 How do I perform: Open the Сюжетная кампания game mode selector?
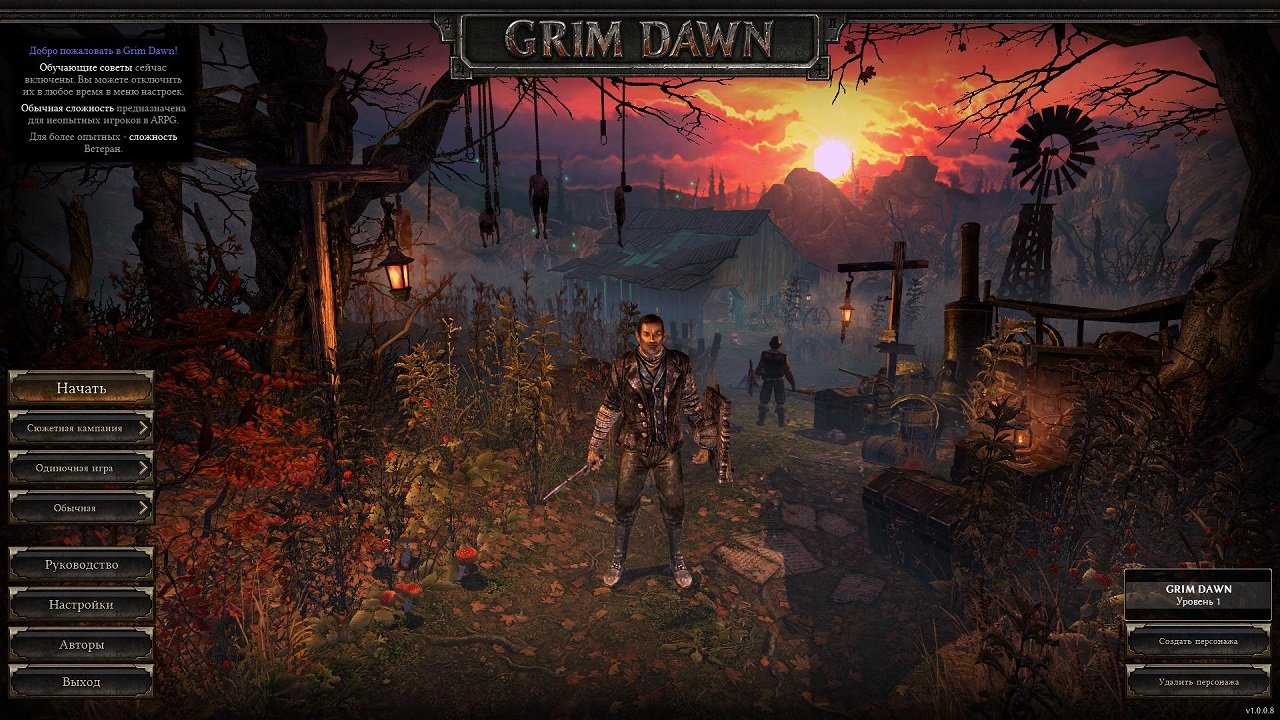pyautogui.click(x=79, y=427)
